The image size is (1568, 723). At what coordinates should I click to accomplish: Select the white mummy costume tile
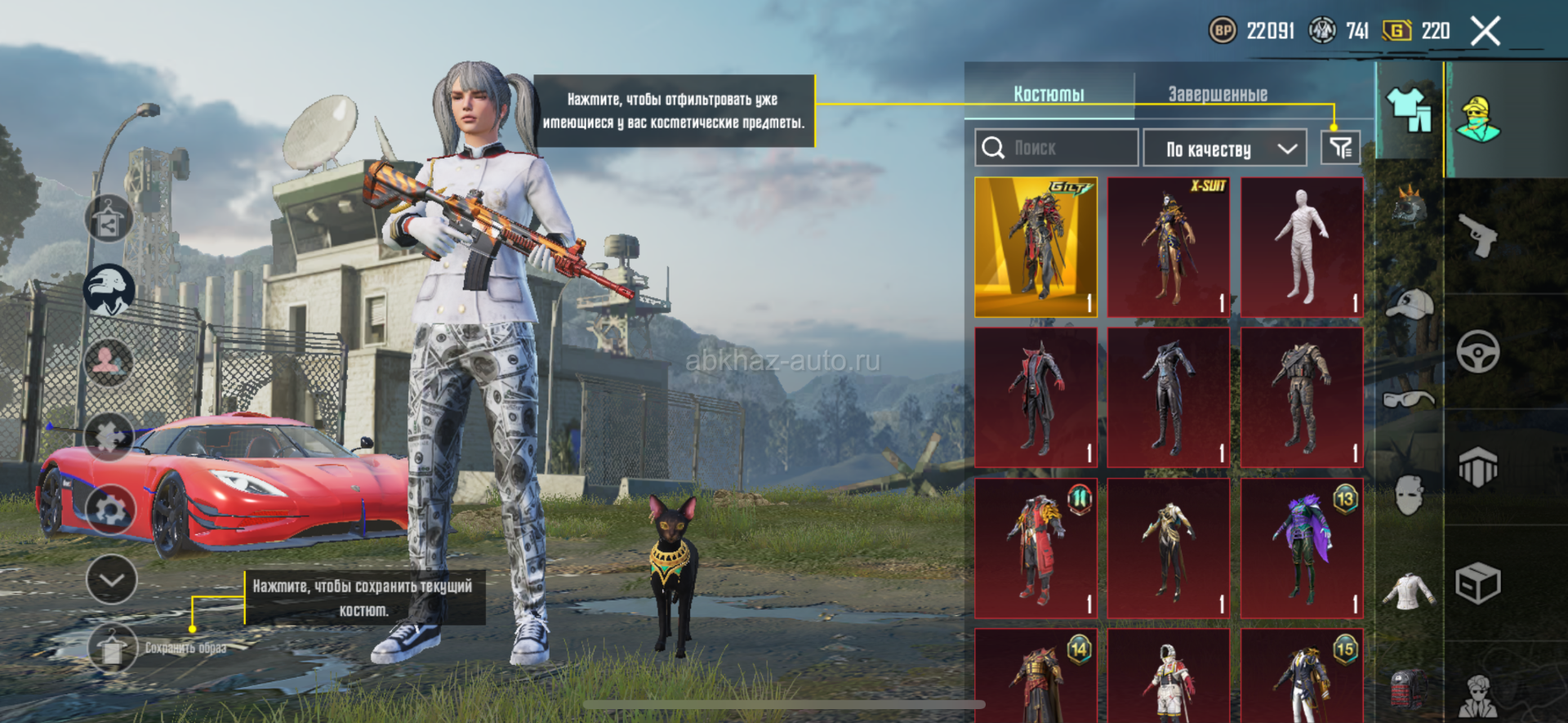[1302, 247]
